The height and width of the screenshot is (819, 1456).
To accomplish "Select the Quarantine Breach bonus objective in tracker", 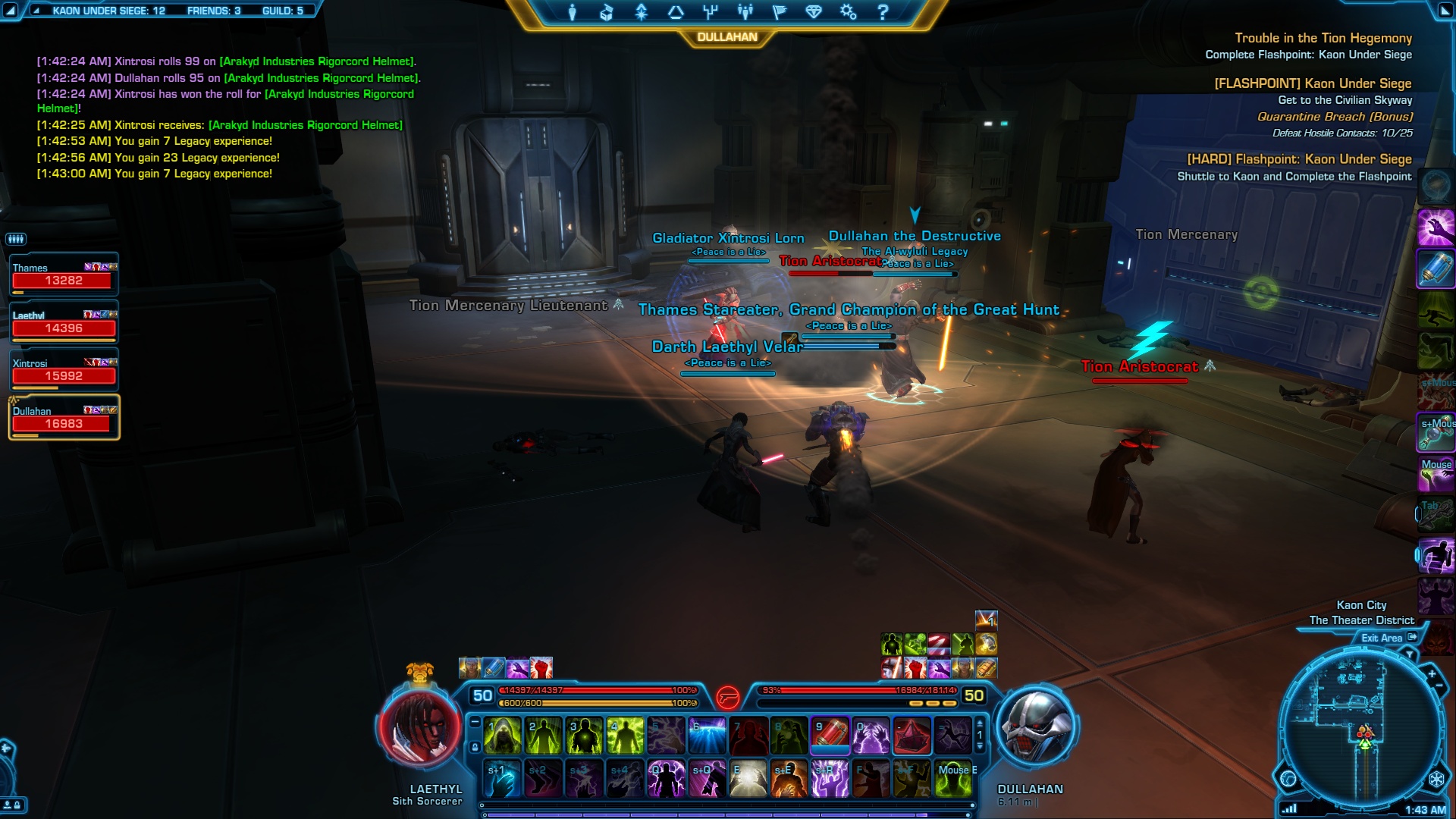I will click(1335, 117).
